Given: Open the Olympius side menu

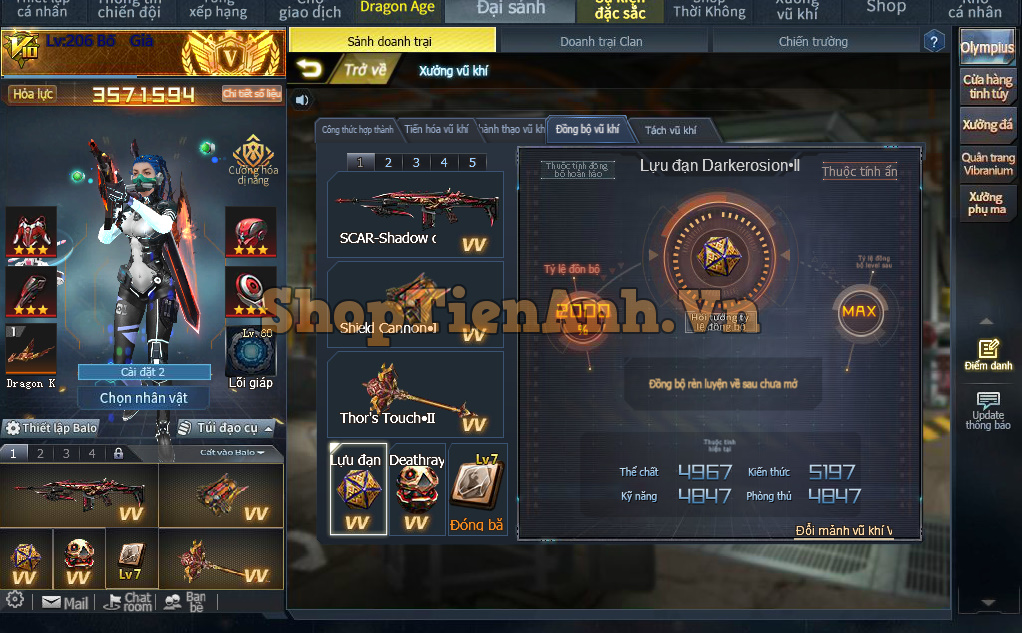Looking at the screenshot, I should (986, 48).
